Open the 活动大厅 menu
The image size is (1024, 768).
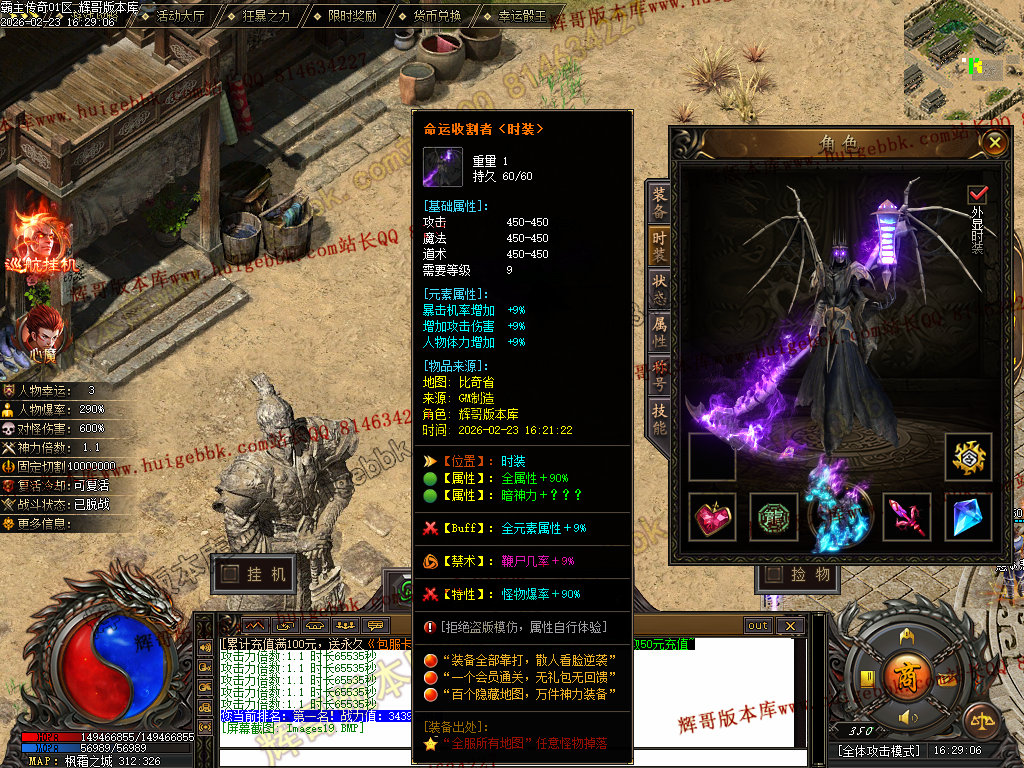tap(179, 17)
